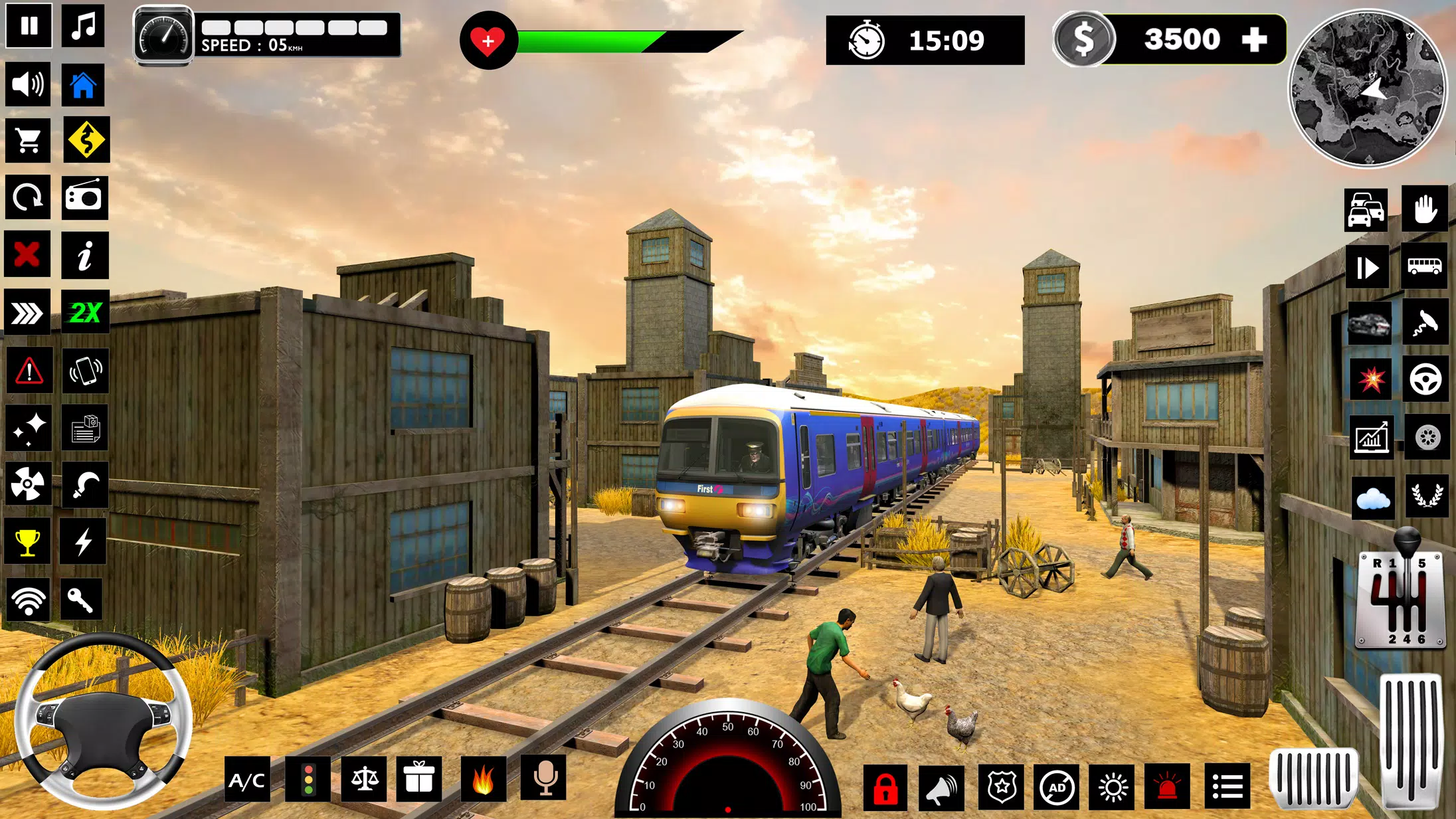
Task: Pause the game with the pause button
Action: tap(29, 27)
